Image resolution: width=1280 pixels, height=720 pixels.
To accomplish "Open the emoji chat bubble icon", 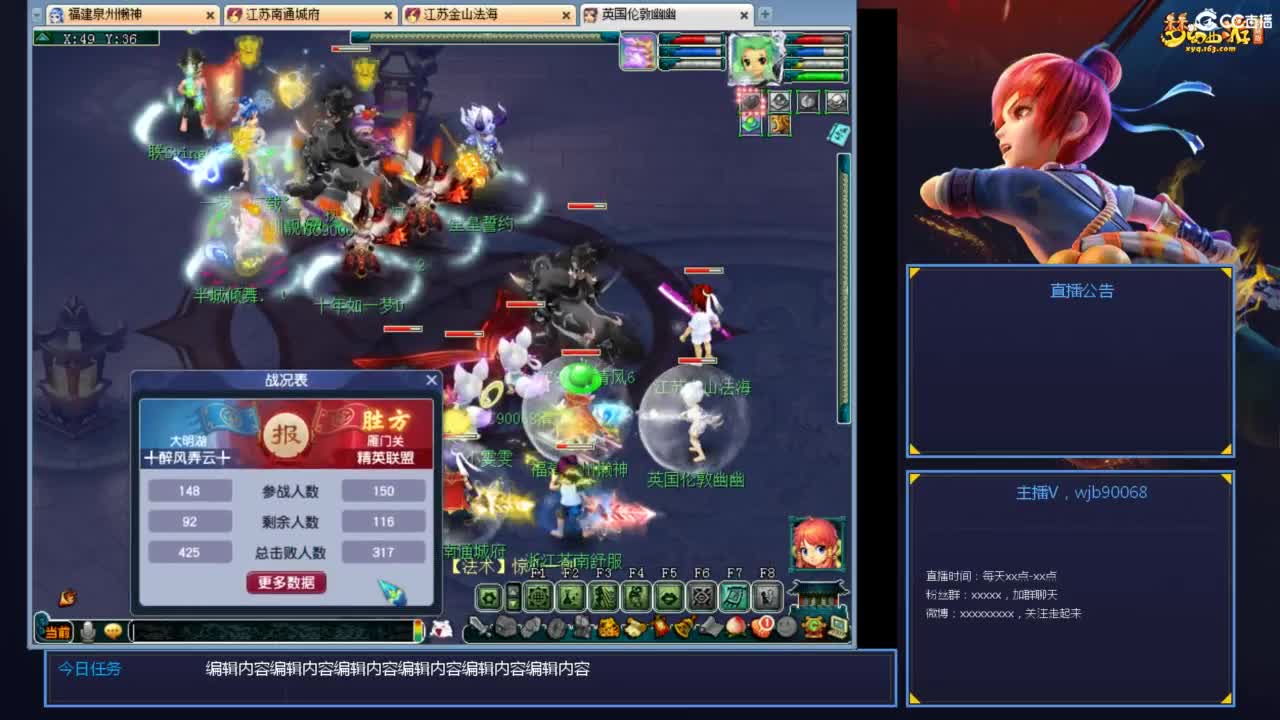I will [113, 632].
